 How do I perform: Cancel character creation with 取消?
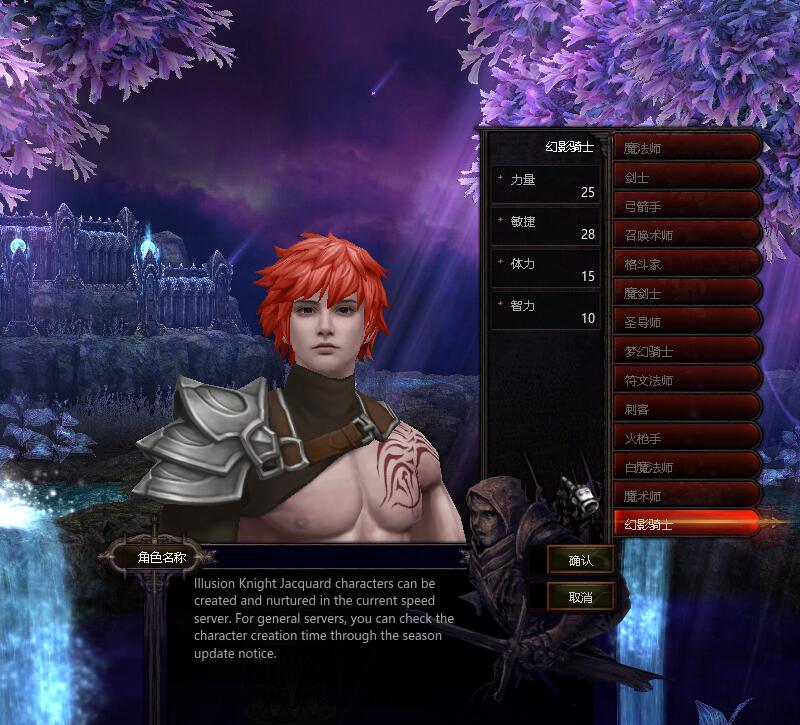580,597
